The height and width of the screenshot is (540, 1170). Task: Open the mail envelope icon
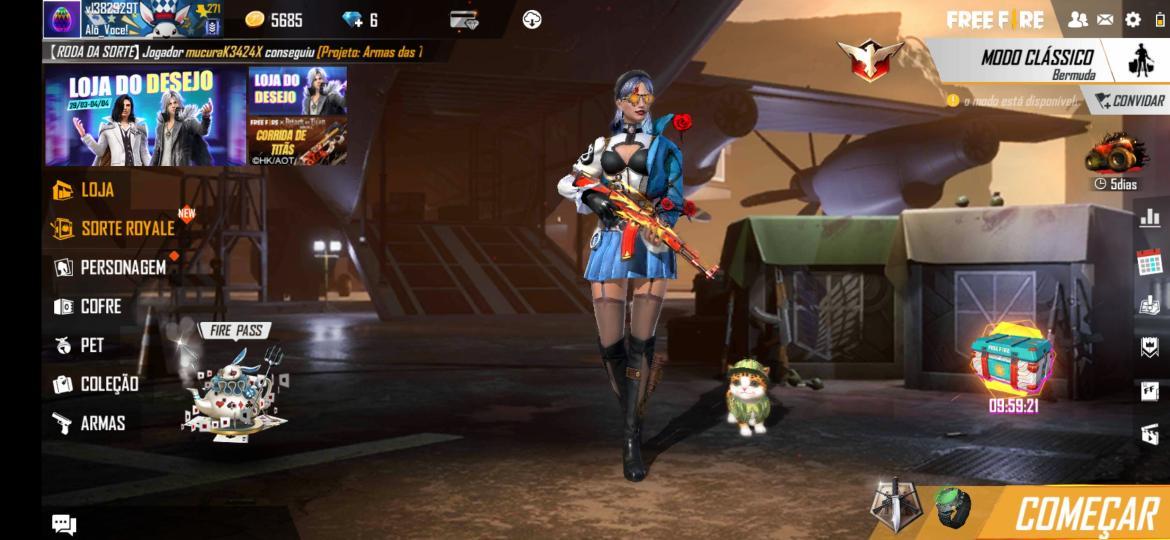click(1105, 19)
